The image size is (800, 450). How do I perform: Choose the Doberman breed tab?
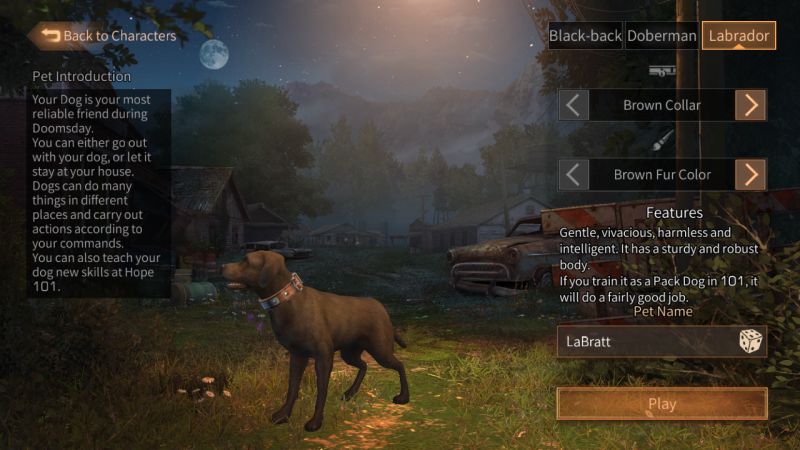click(661, 36)
